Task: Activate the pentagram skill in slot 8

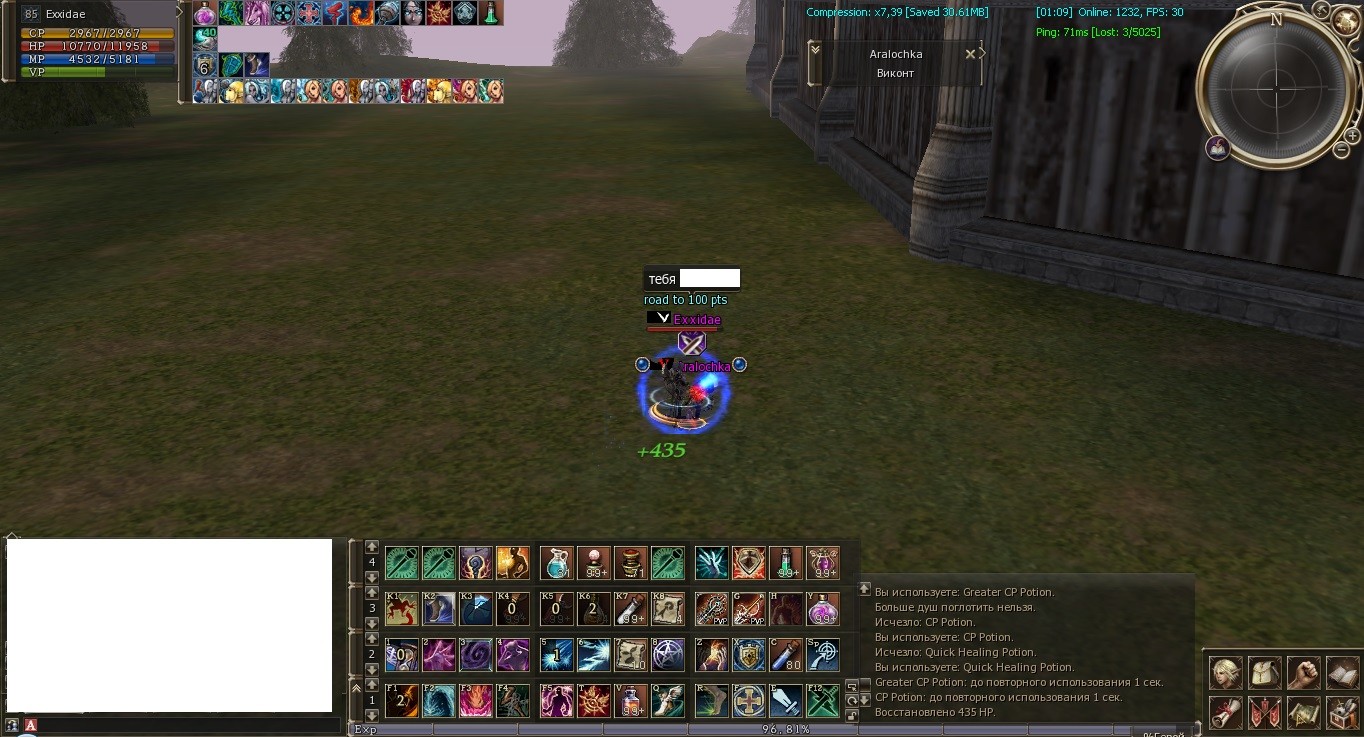Action: 667,655
